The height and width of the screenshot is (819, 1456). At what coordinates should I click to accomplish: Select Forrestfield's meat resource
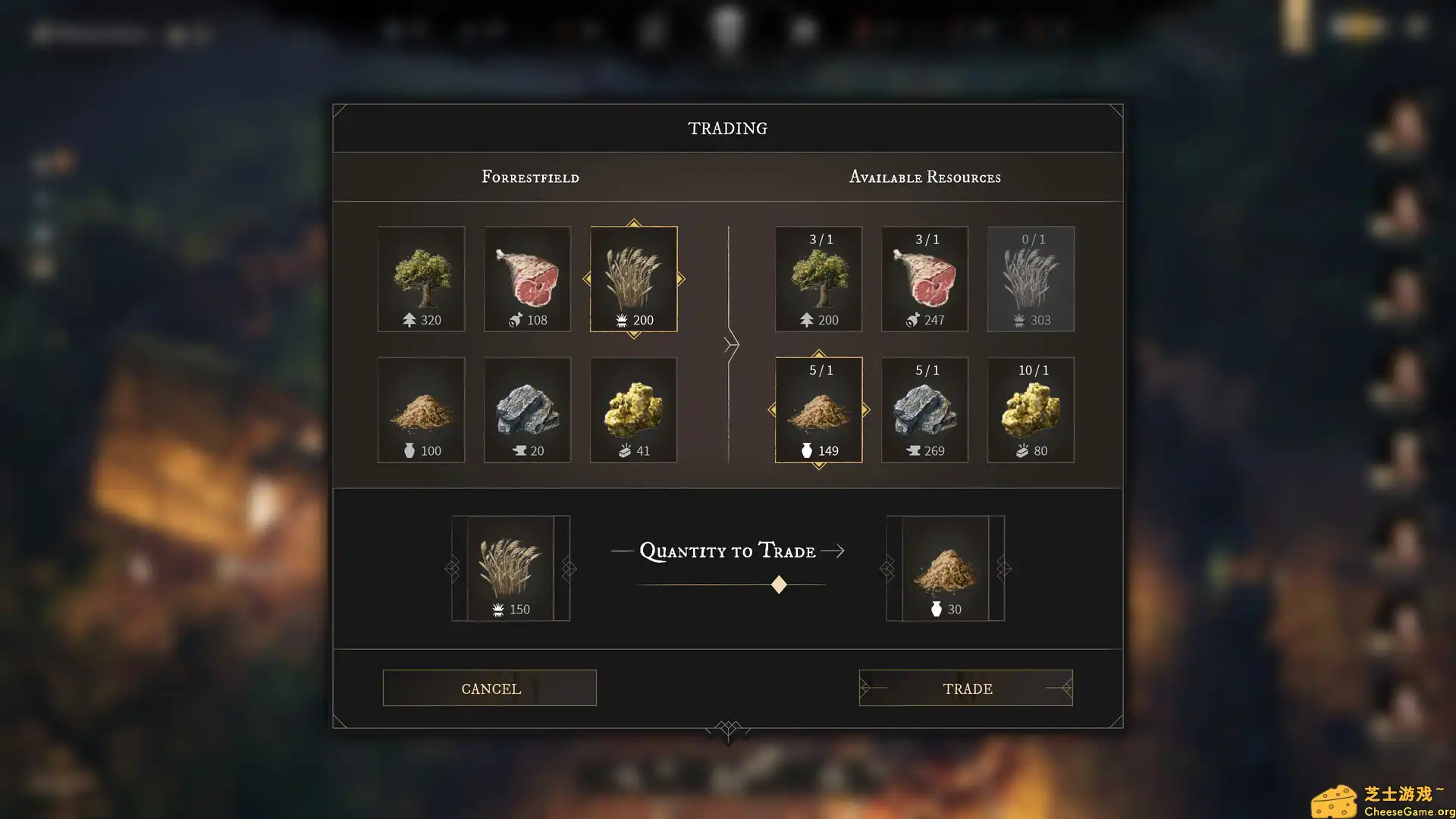point(527,278)
